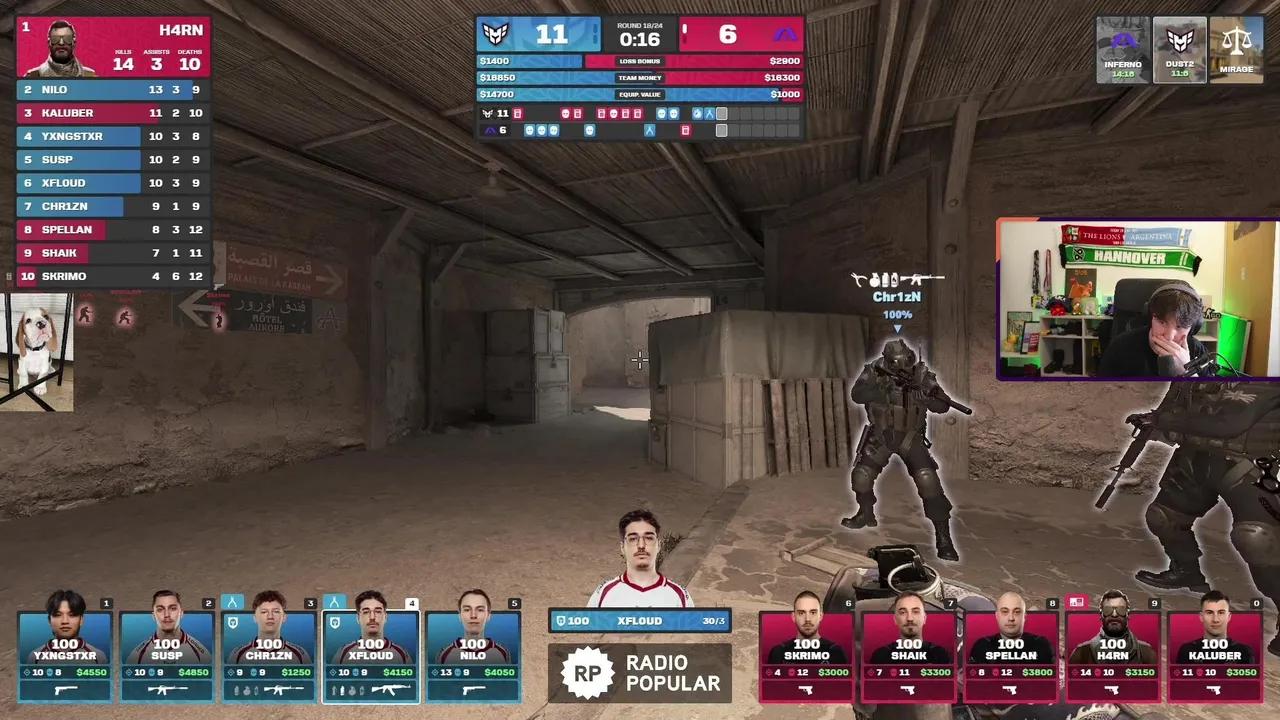Select the NILO row in the kill leaderboard
The height and width of the screenshot is (720, 1280).
pyautogui.click(x=112, y=90)
